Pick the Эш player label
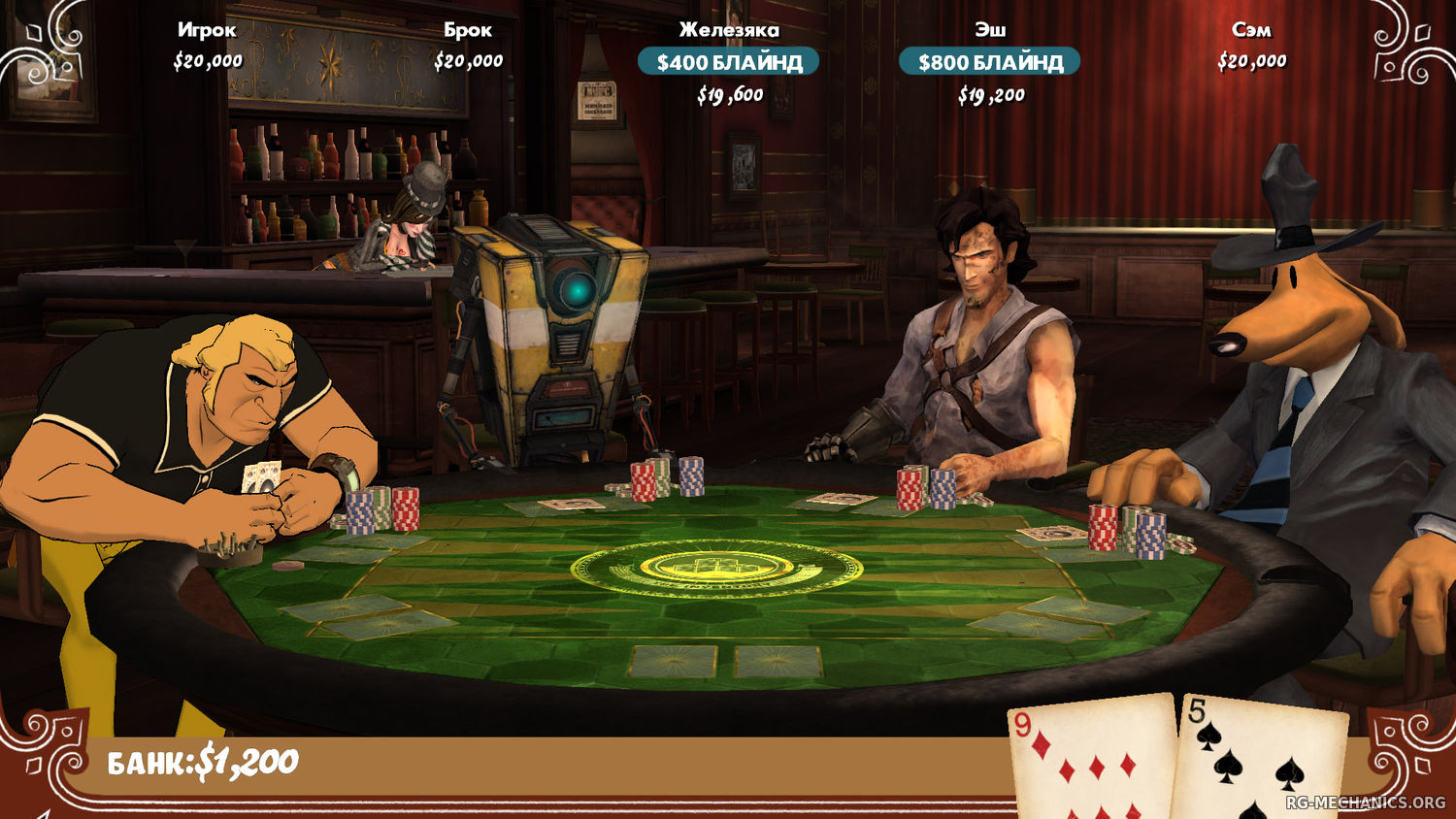 point(990,30)
